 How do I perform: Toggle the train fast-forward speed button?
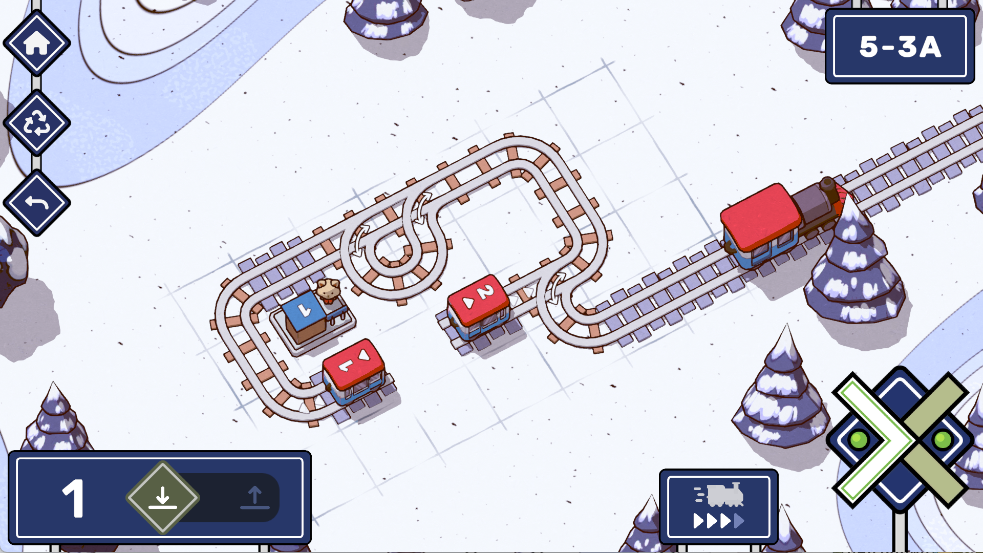[718, 506]
